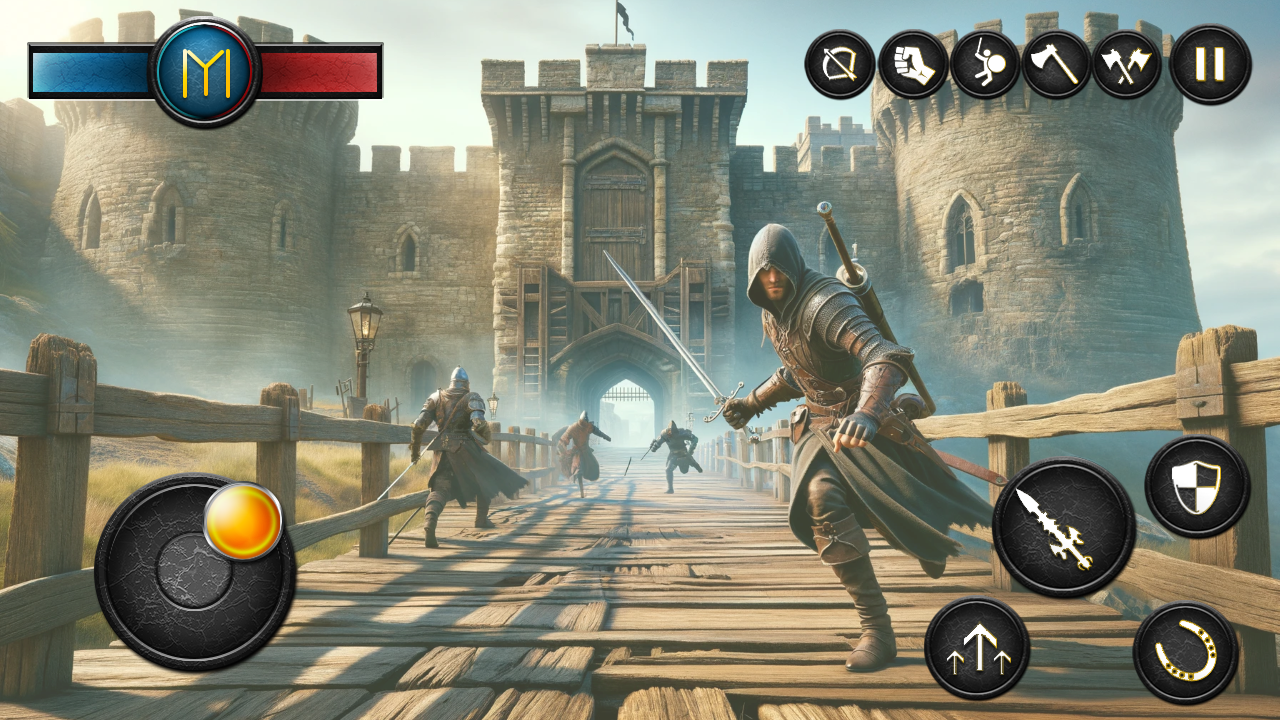Activate the warrior with shield icon
1280x720 pixels.
(x=985, y=65)
